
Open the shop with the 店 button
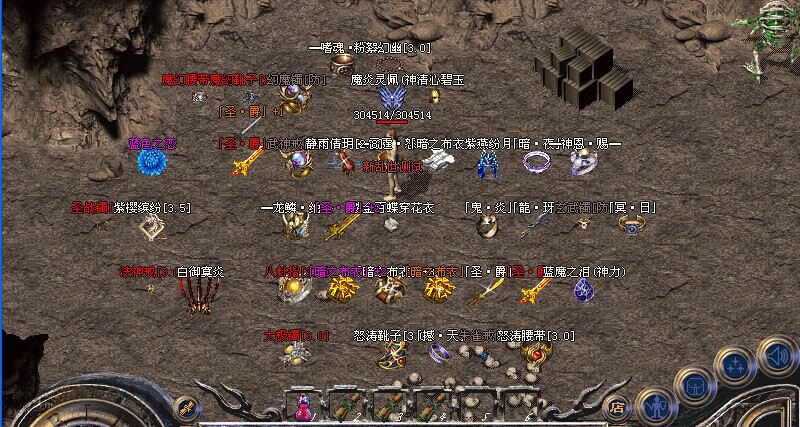617,407
